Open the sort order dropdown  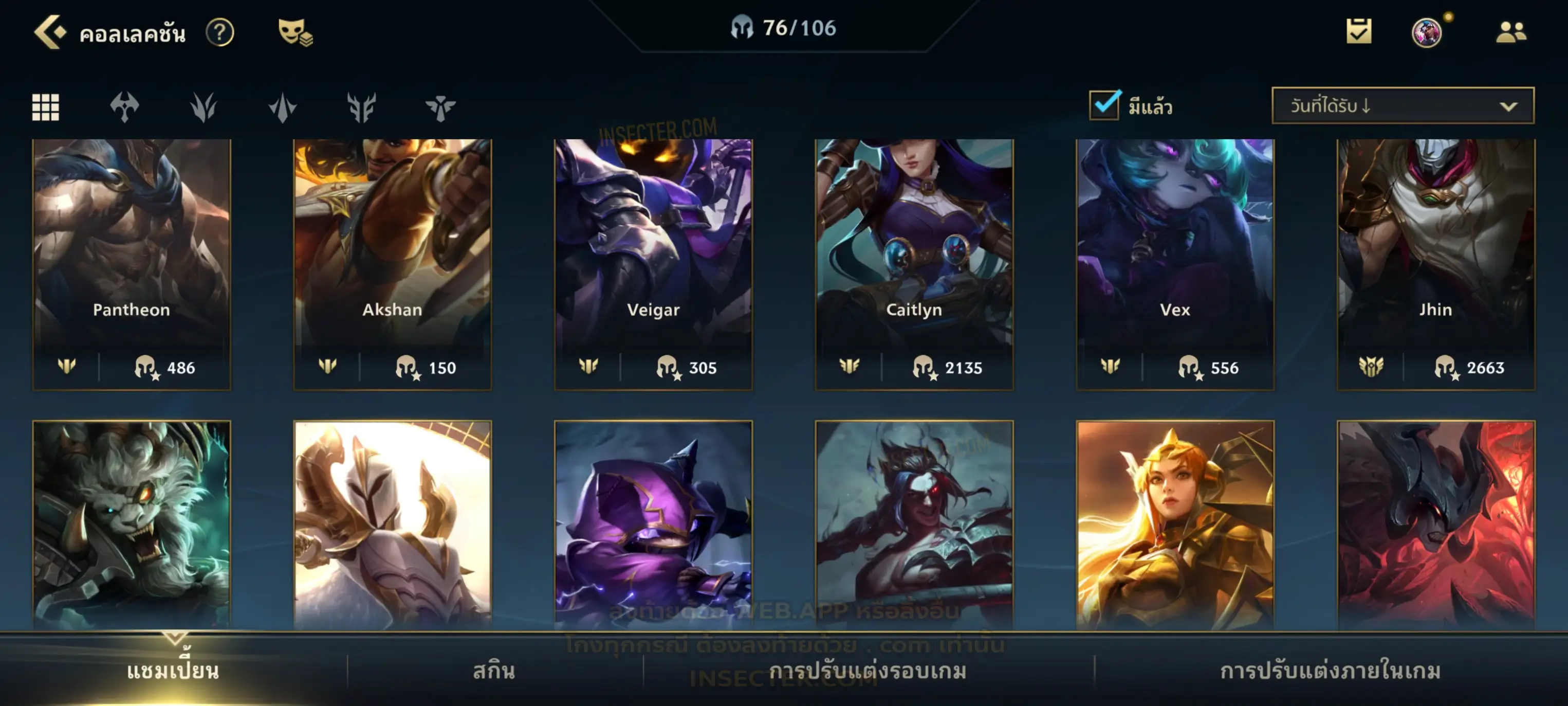click(1402, 106)
